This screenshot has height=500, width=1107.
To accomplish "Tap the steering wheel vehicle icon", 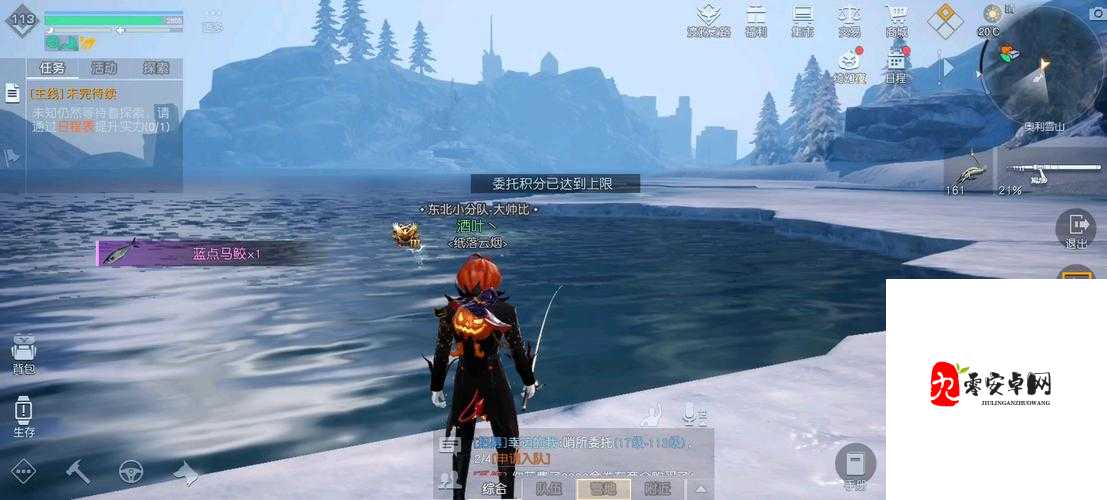I will (x=131, y=470).
